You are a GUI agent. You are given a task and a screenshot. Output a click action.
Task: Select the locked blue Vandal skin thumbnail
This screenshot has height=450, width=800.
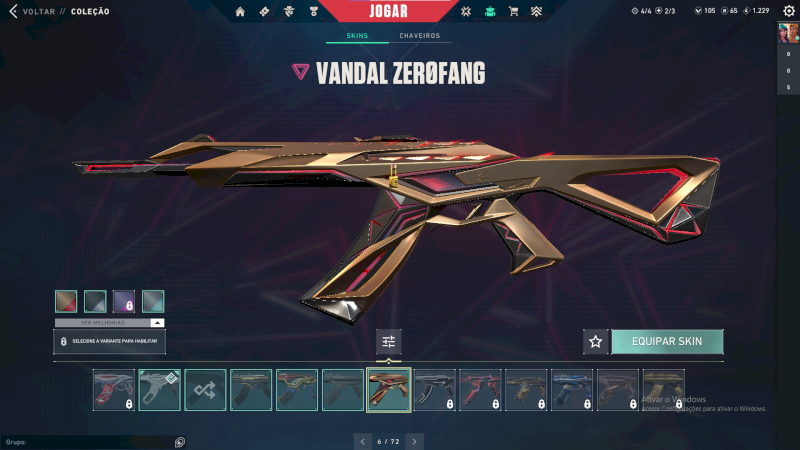[x=572, y=390]
